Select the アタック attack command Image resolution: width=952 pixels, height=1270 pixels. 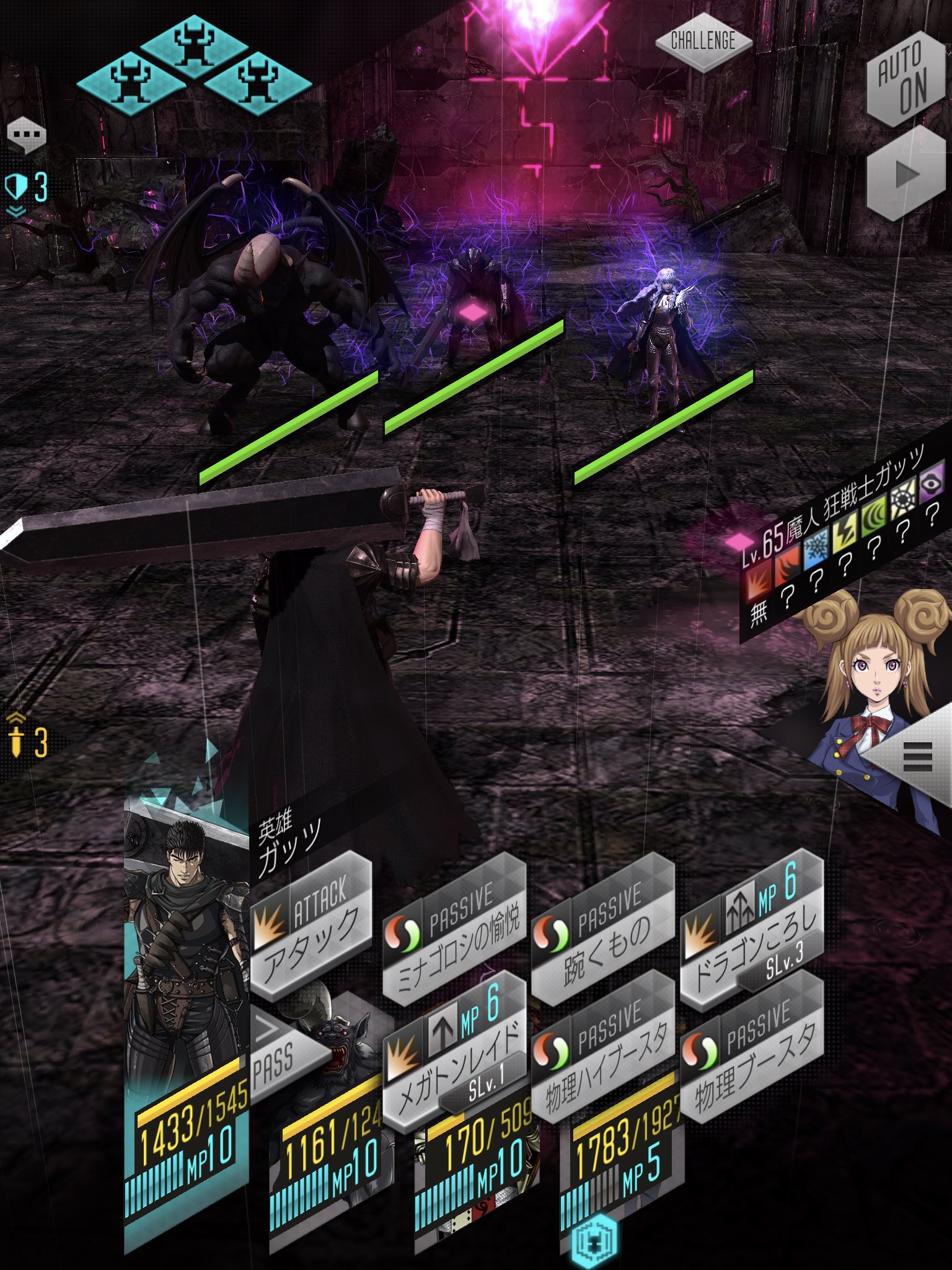pyautogui.click(x=311, y=923)
